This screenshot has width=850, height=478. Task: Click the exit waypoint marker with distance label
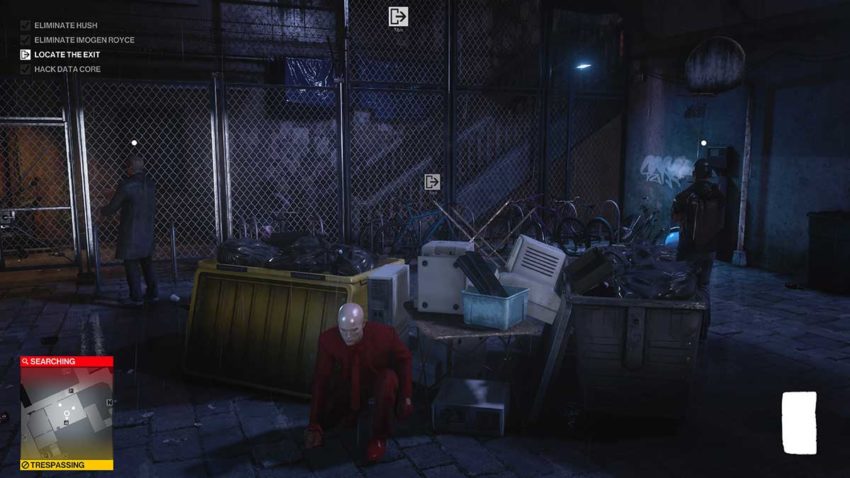click(x=398, y=16)
